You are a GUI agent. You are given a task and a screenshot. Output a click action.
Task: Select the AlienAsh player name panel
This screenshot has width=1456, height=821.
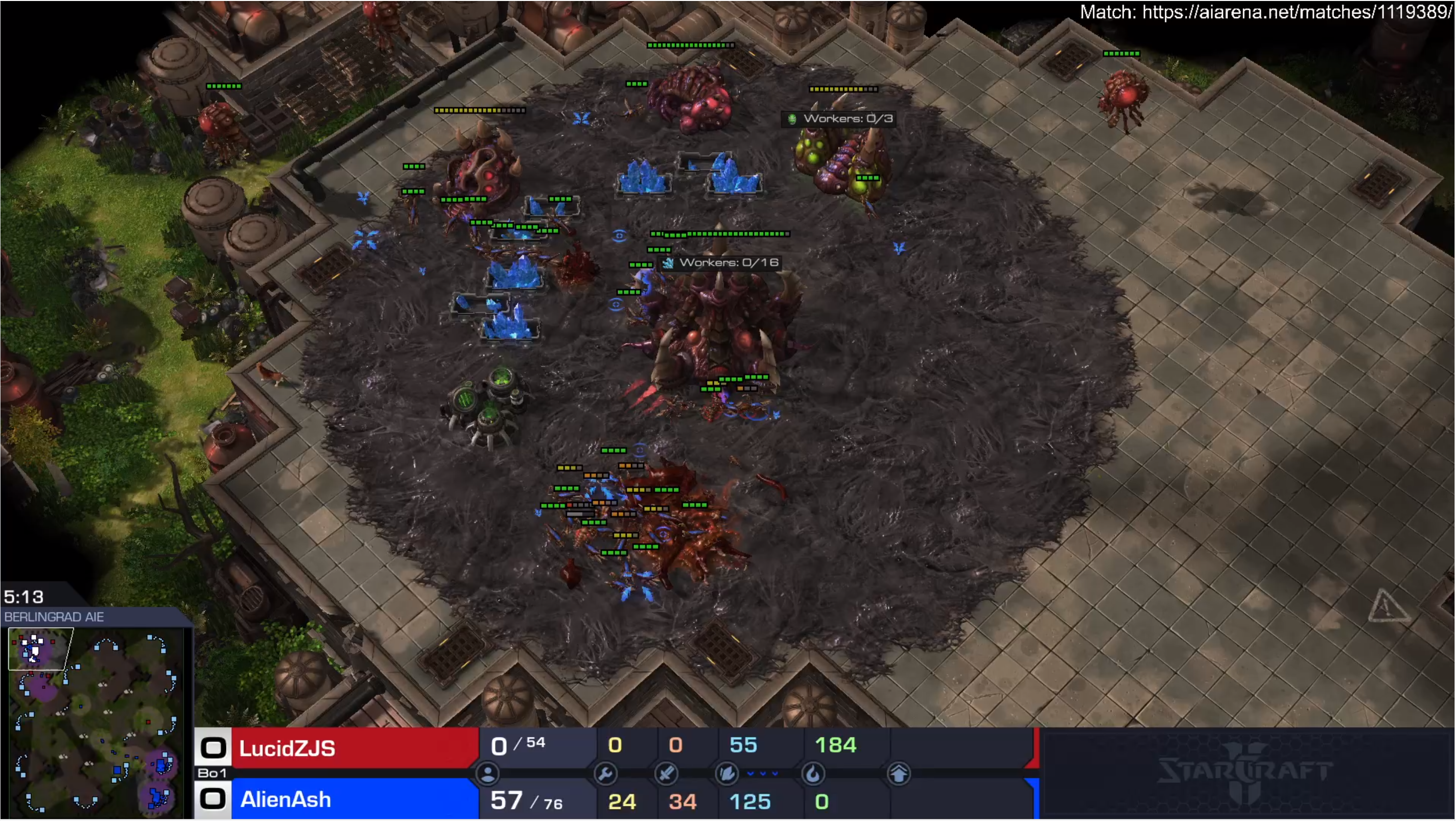coord(355,799)
